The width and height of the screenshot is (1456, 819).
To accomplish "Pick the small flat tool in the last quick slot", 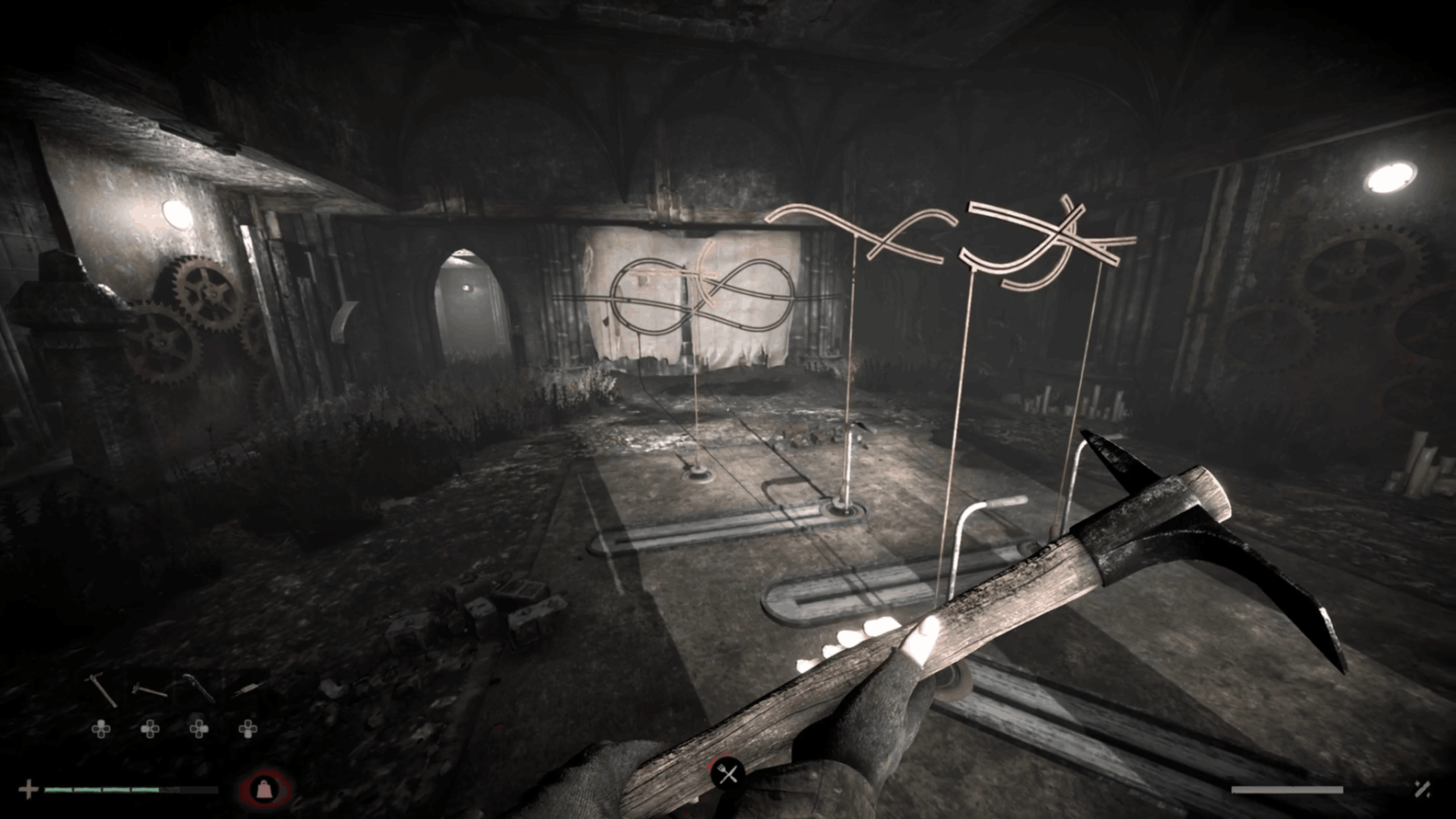I will (x=247, y=689).
